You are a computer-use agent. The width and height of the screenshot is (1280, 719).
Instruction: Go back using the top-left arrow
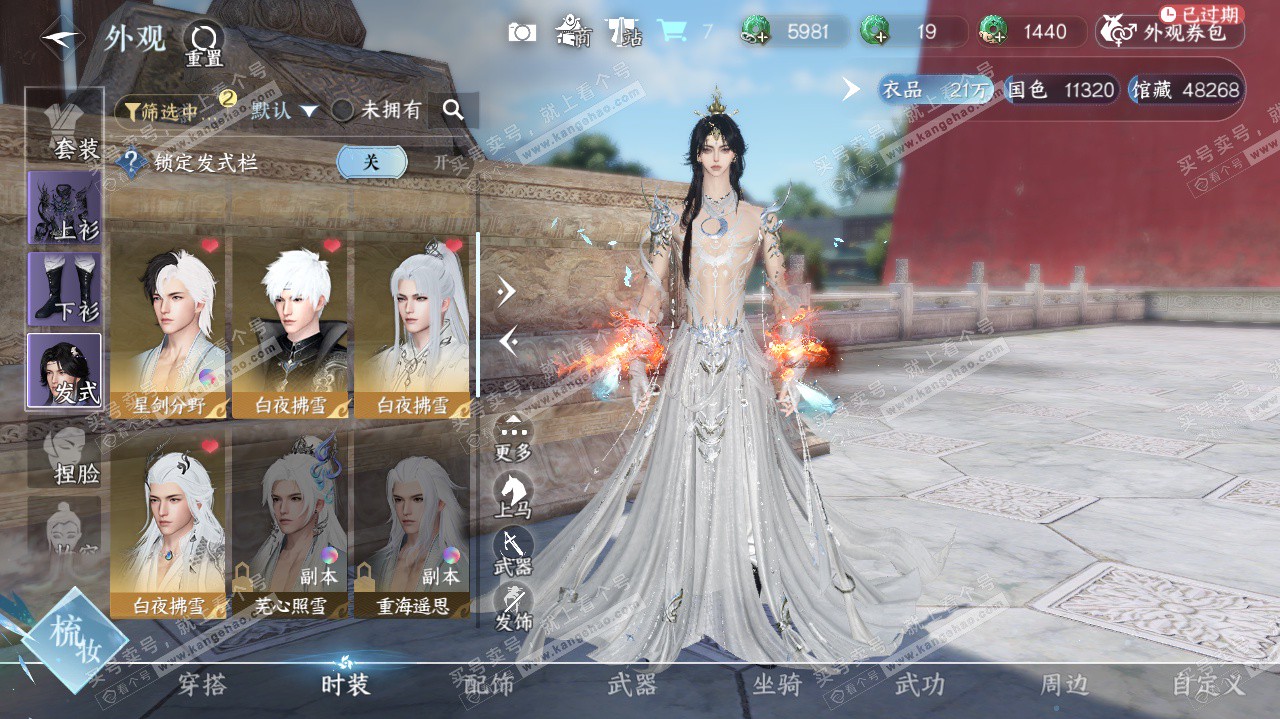(62, 39)
